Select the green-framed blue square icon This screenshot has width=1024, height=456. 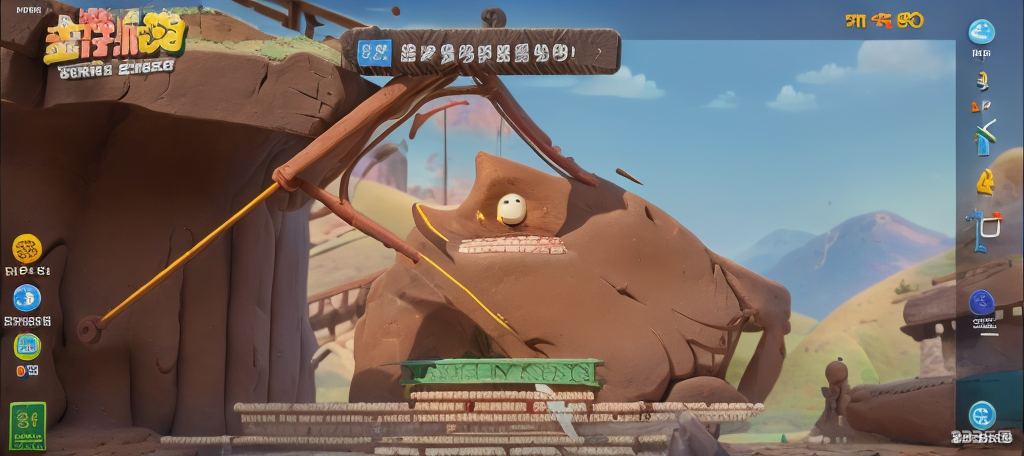coord(27,346)
